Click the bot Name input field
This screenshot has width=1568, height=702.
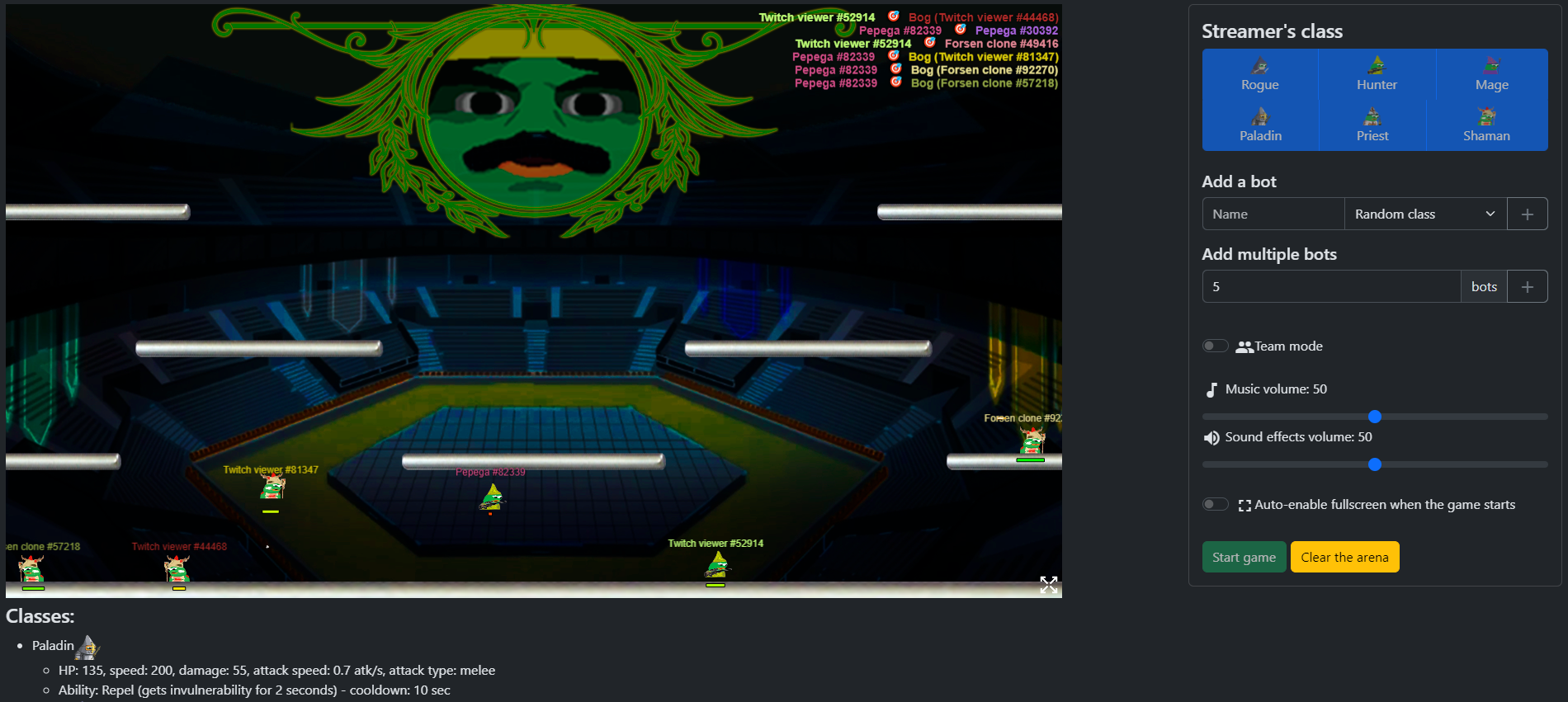point(1273,213)
